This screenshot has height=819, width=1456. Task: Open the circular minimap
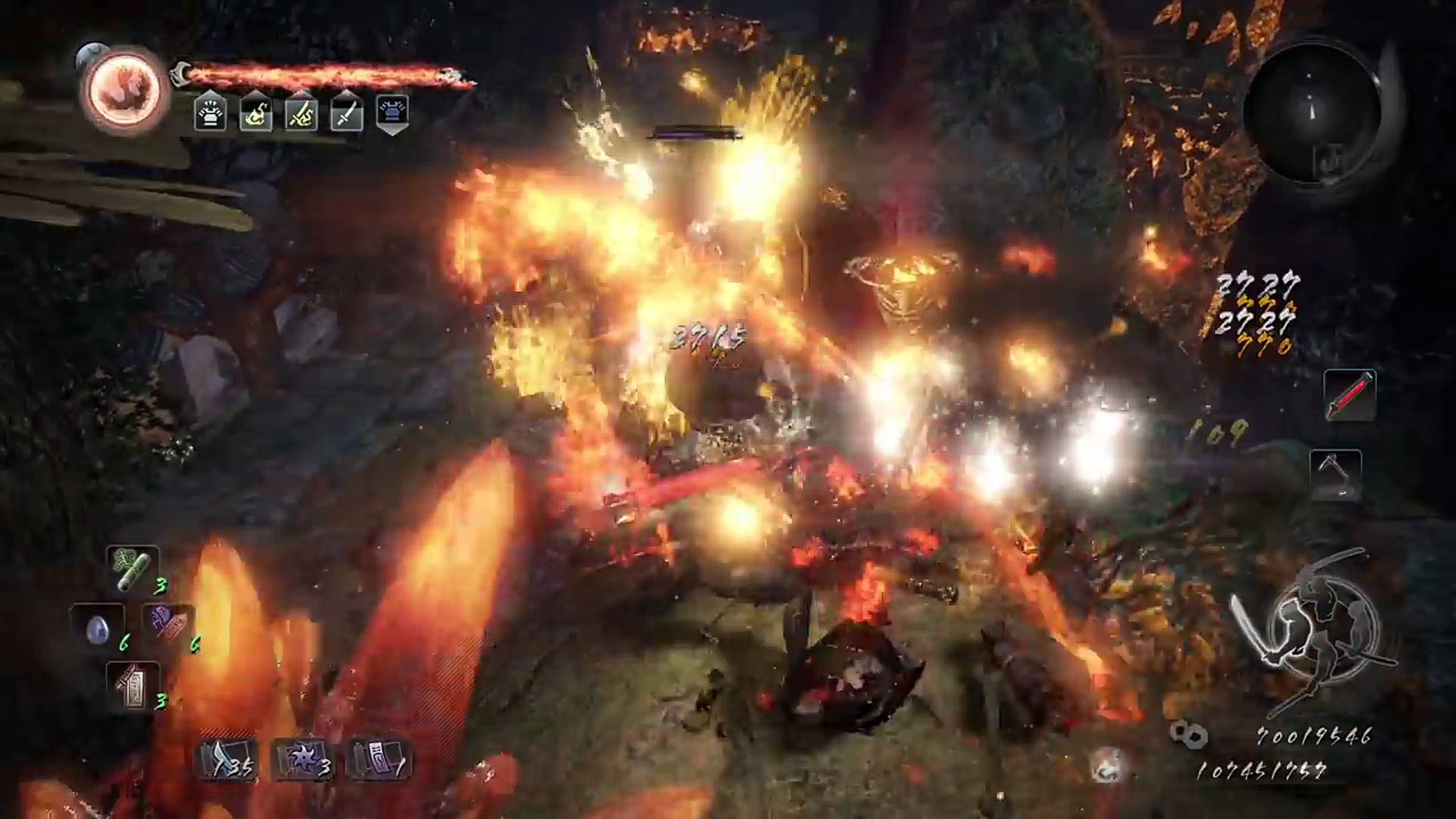[x=1310, y=115]
